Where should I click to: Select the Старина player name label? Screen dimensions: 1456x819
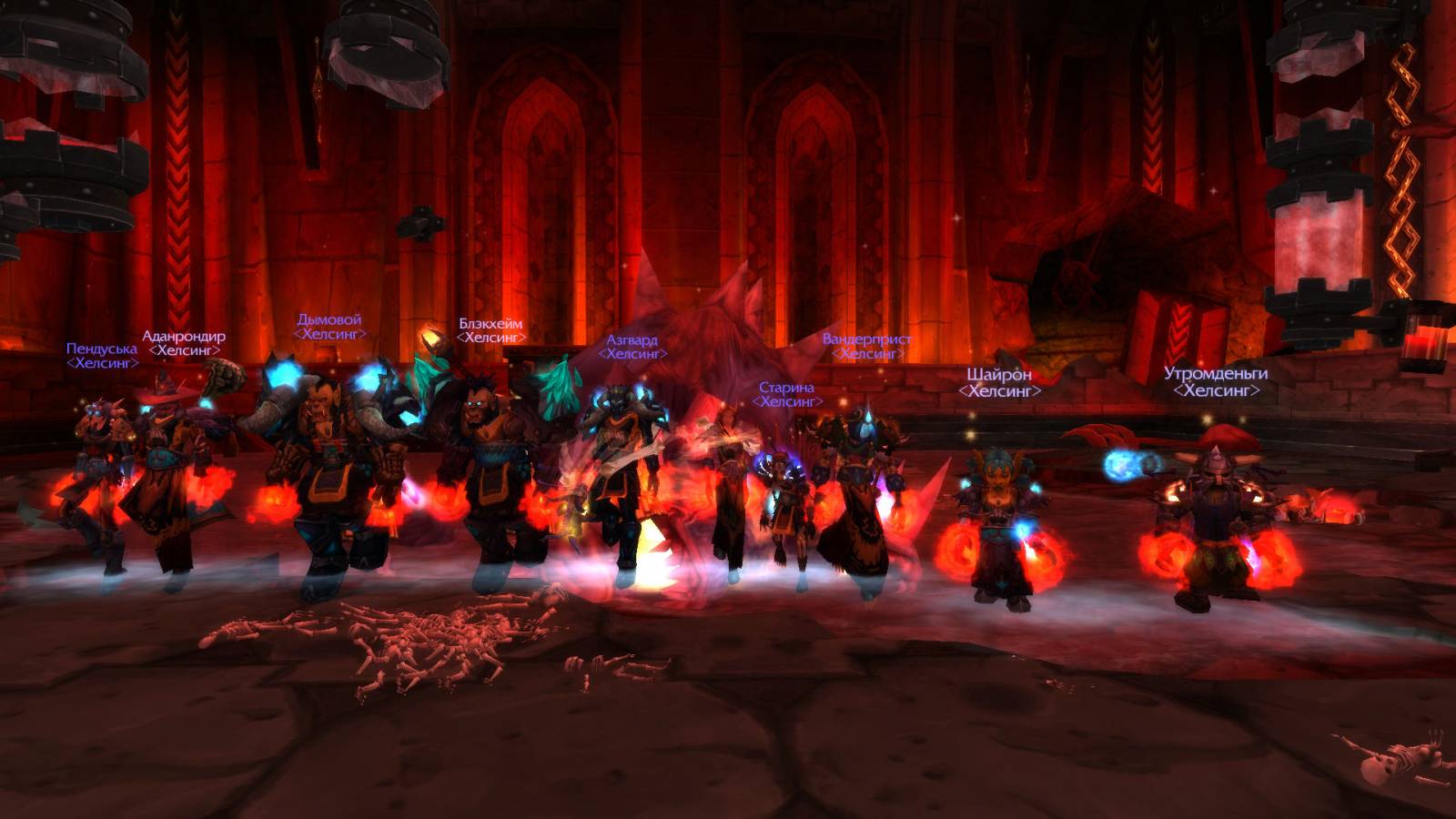[787, 388]
